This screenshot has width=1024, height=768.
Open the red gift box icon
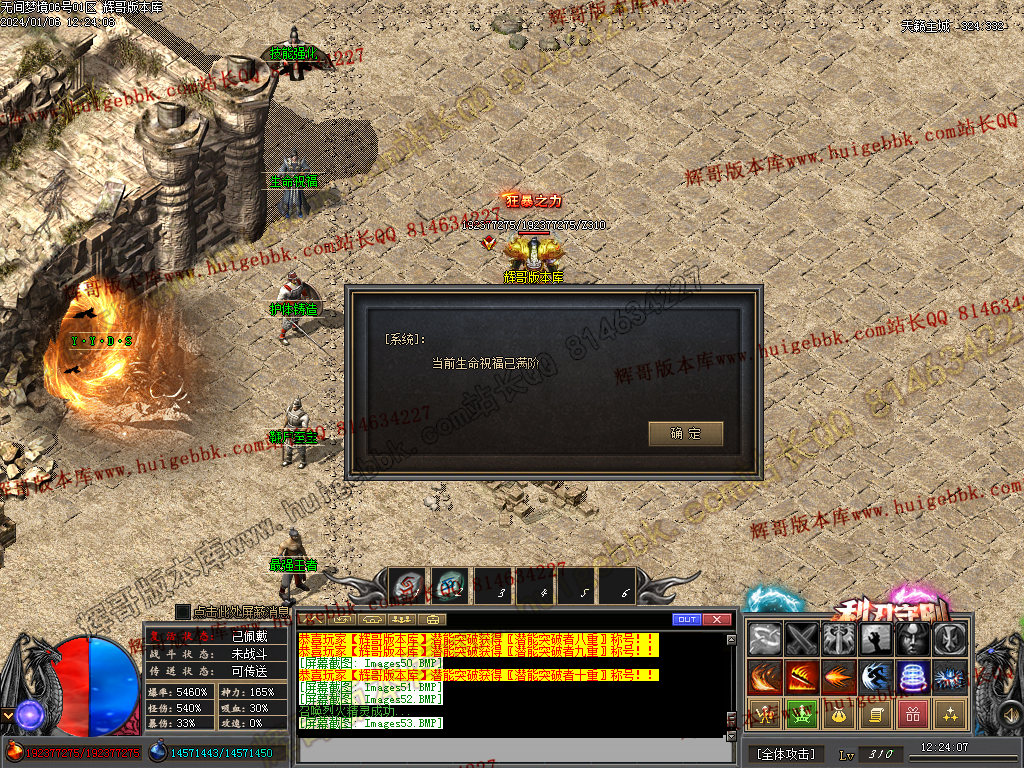pyautogui.click(x=912, y=714)
